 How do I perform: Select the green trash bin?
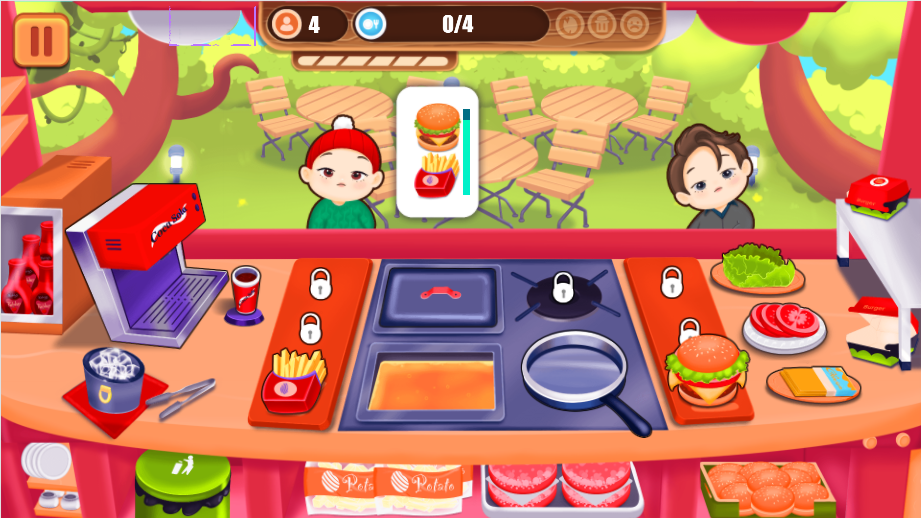coord(182,484)
